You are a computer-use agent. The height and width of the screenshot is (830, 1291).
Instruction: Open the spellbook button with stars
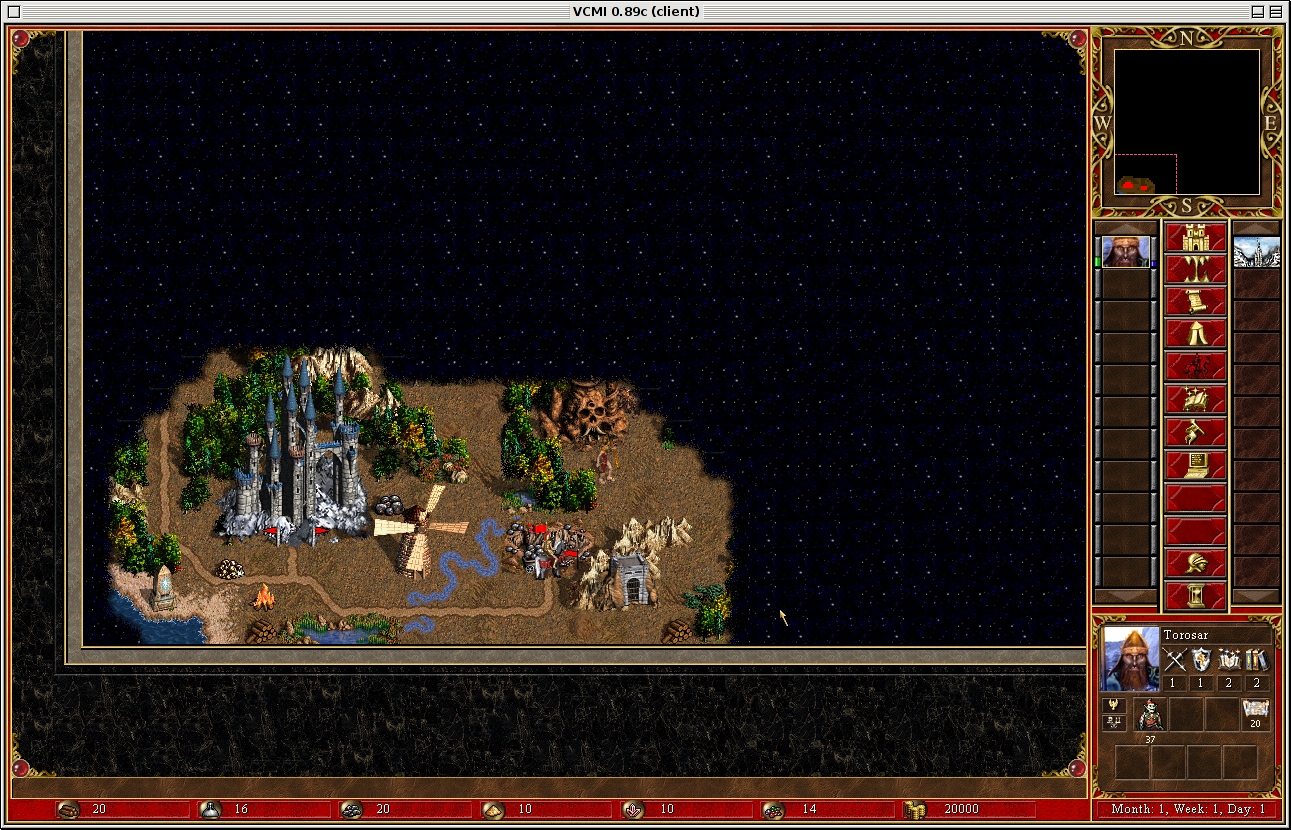(x=1196, y=400)
